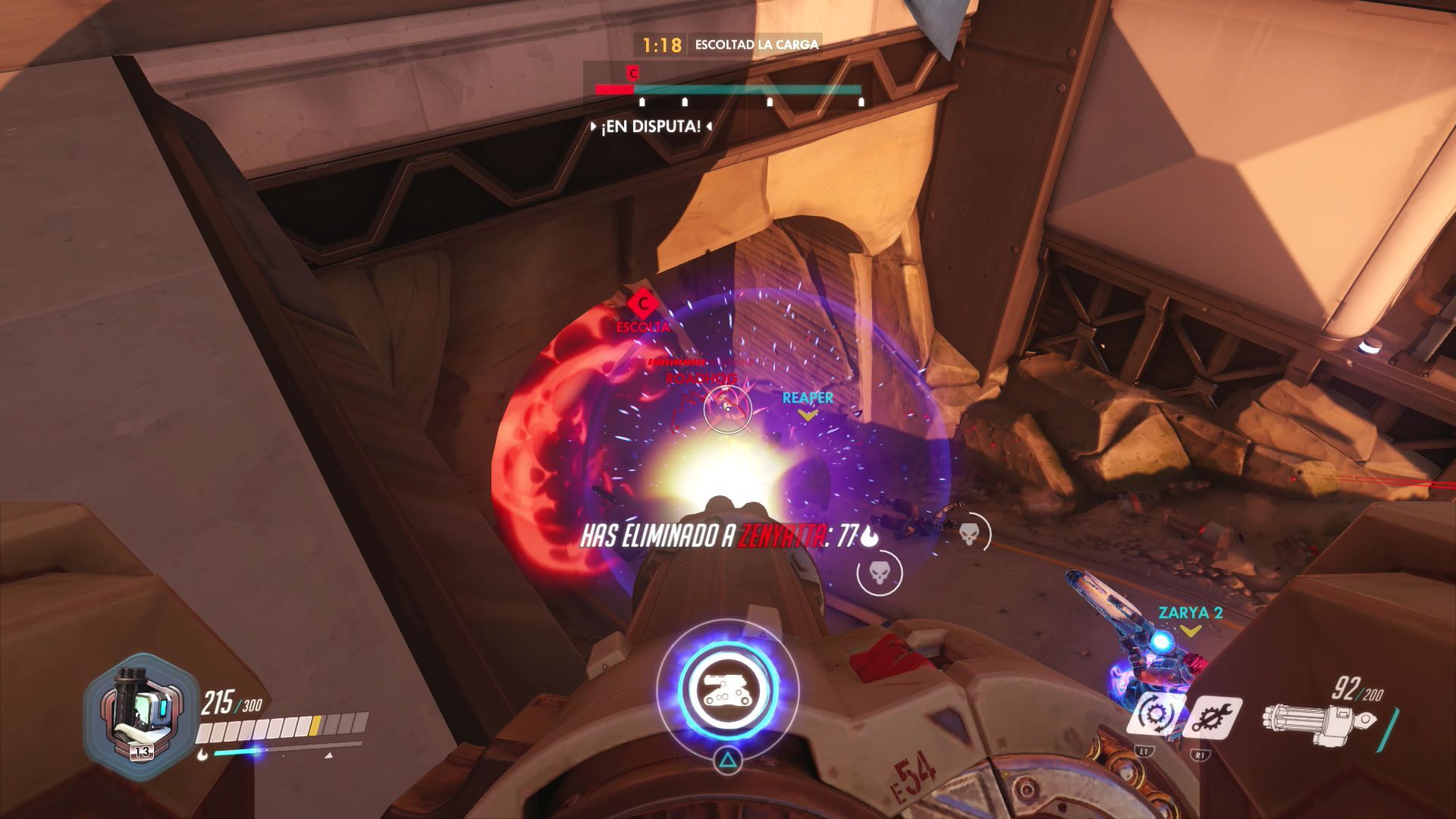Select the payload progress track
Viewport: 1456px width, 819px height.
pyautogui.click(x=728, y=90)
